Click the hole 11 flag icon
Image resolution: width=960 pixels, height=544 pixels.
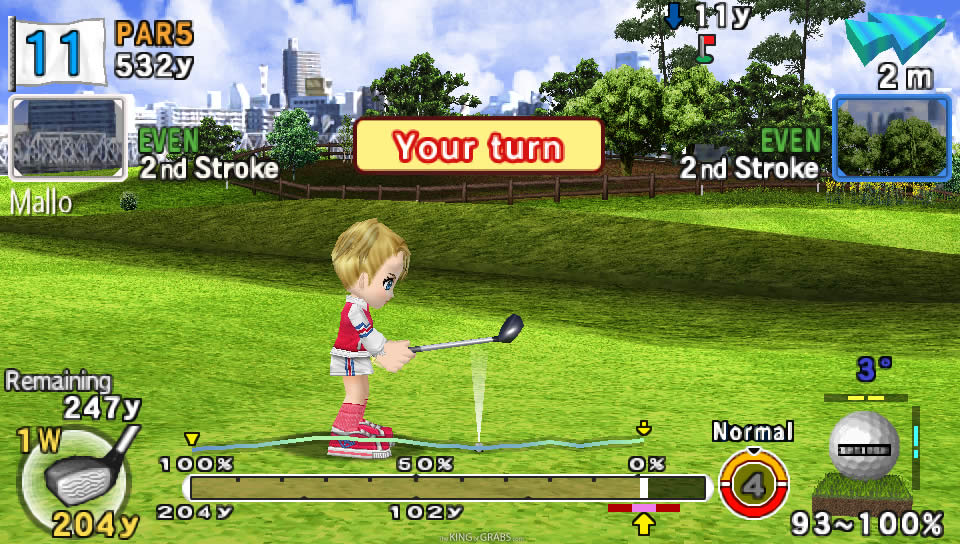pos(58,48)
